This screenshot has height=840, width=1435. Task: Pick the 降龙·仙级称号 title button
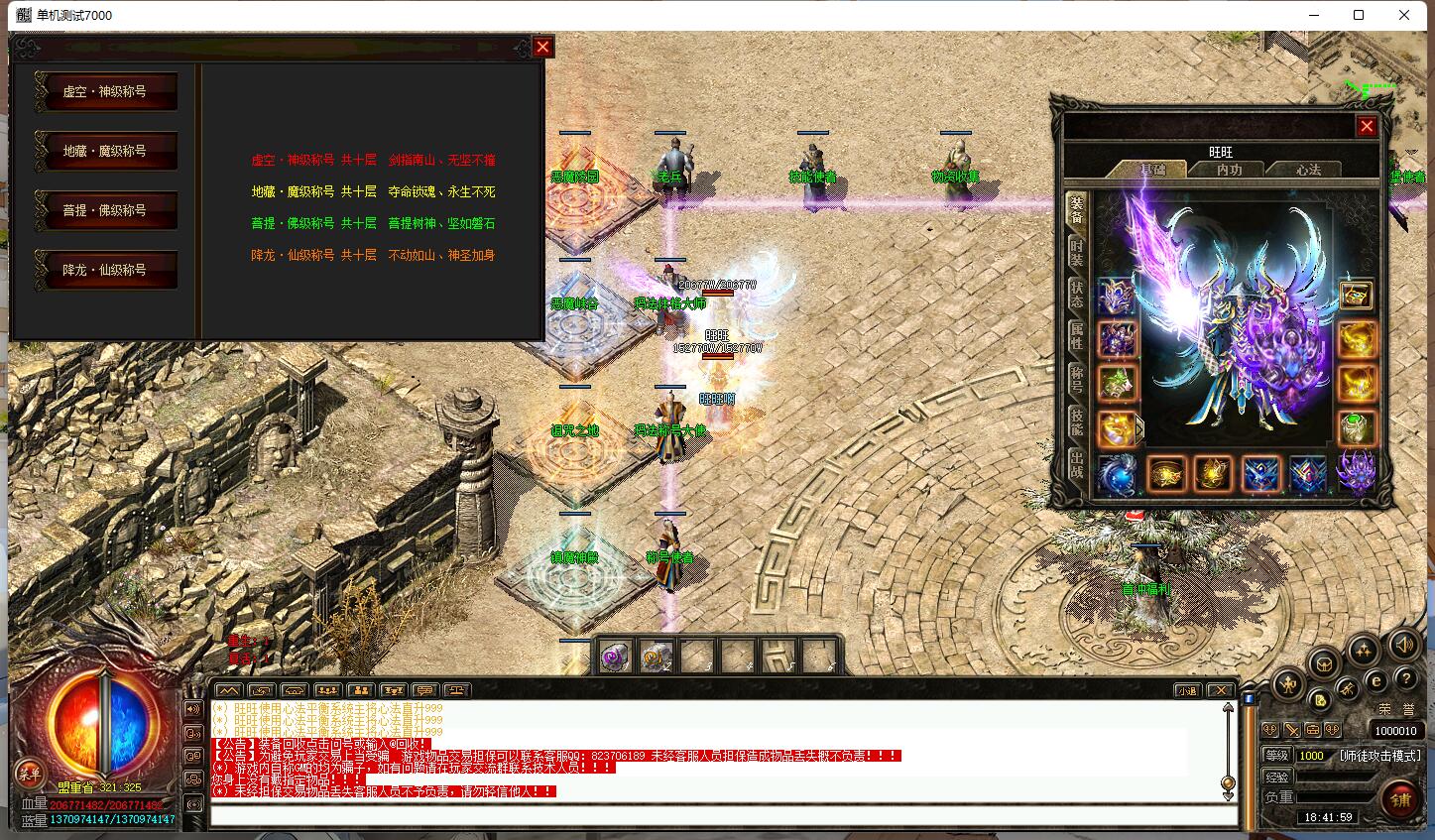coord(105,270)
